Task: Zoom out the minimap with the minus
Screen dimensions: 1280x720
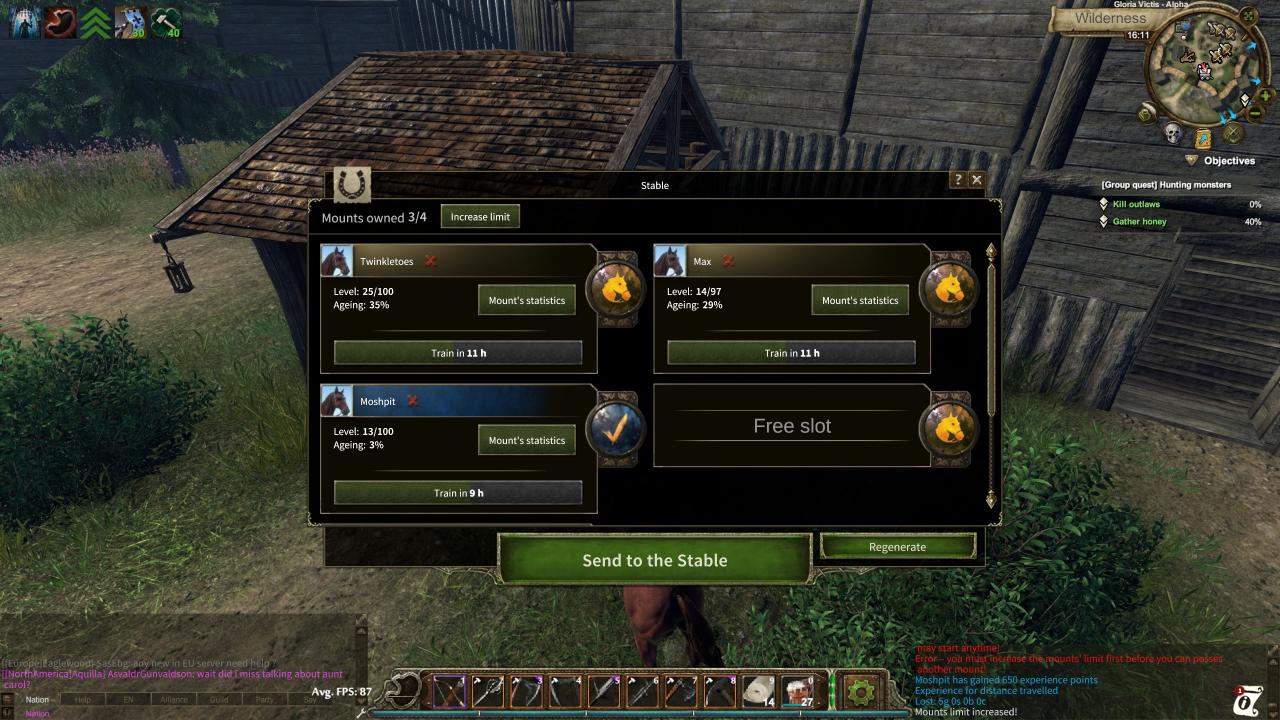Action: coord(1255,114)
